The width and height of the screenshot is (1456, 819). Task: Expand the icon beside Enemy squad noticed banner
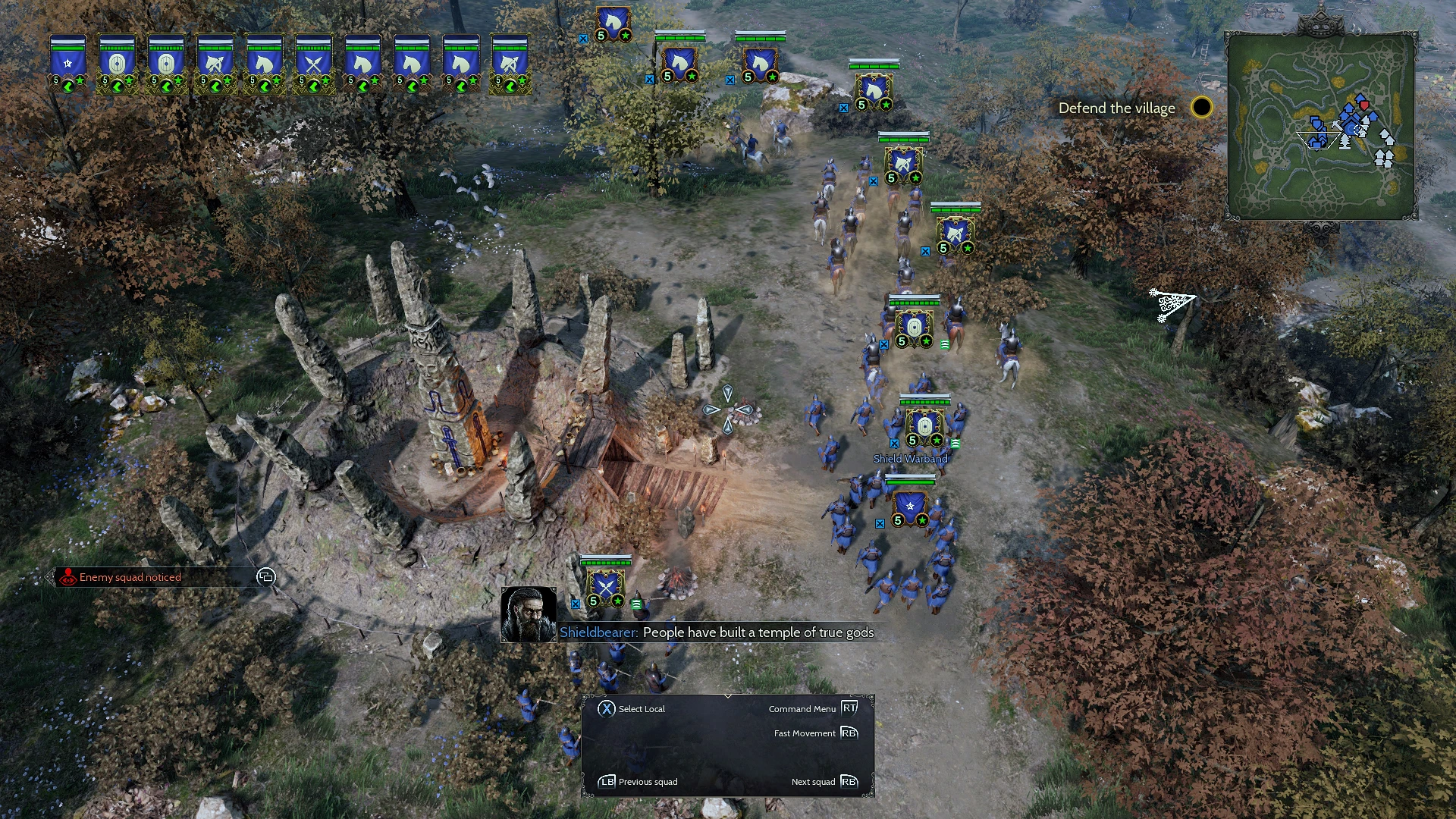click(265, 577)
